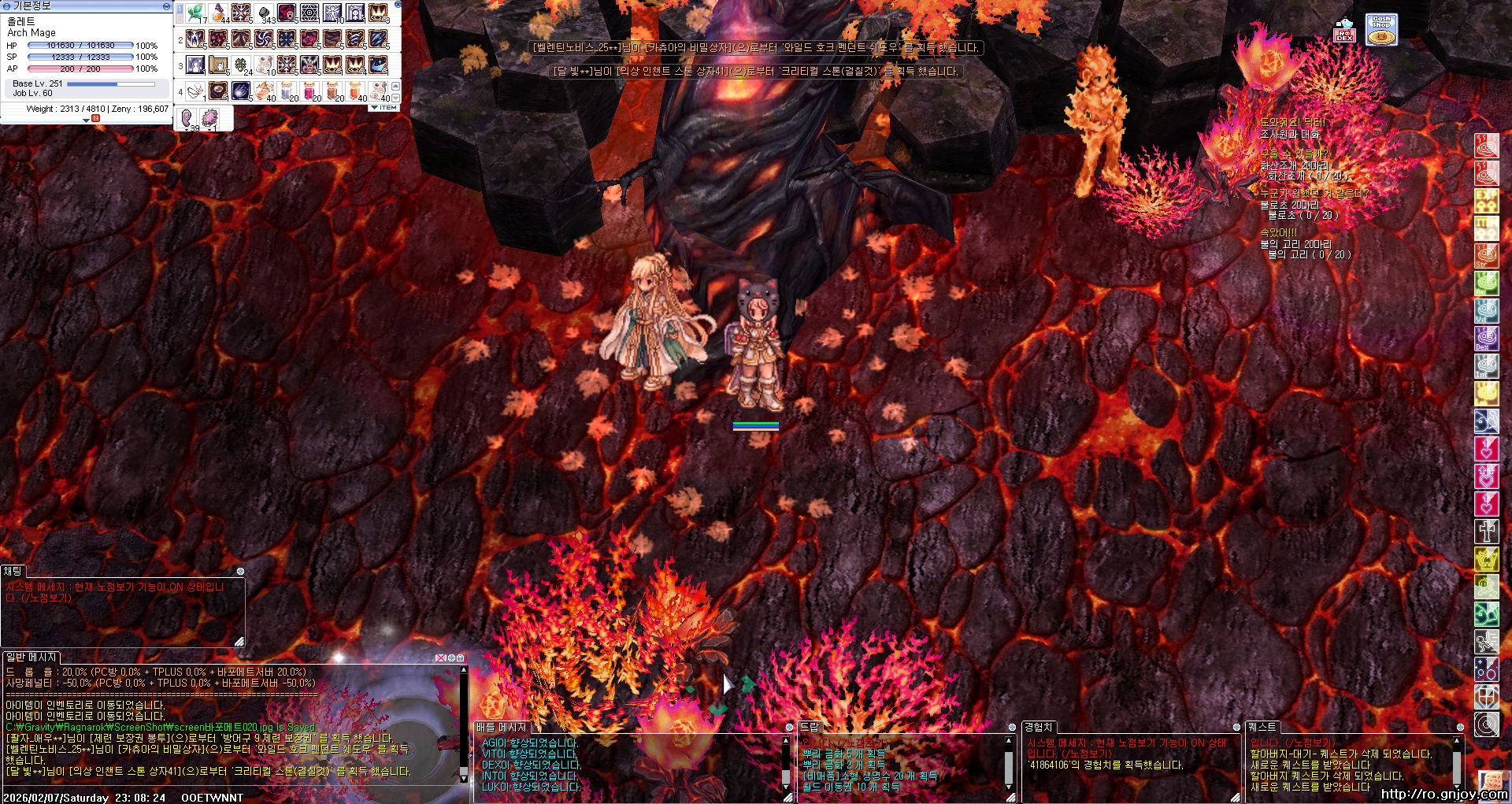Use the rolled map scroll slot

pyautogui.click(x=218, y=65)
